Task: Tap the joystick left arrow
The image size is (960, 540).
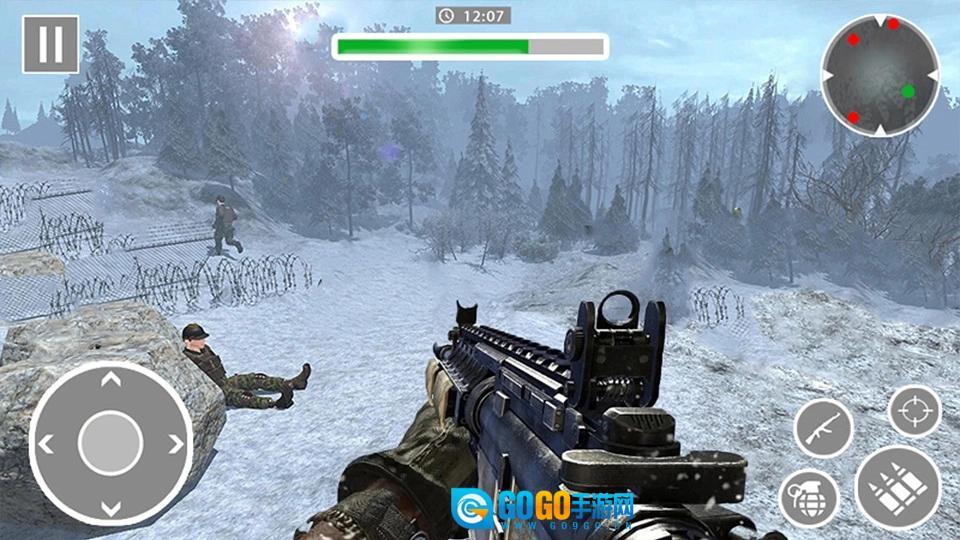Action: (x=46, y=443)
